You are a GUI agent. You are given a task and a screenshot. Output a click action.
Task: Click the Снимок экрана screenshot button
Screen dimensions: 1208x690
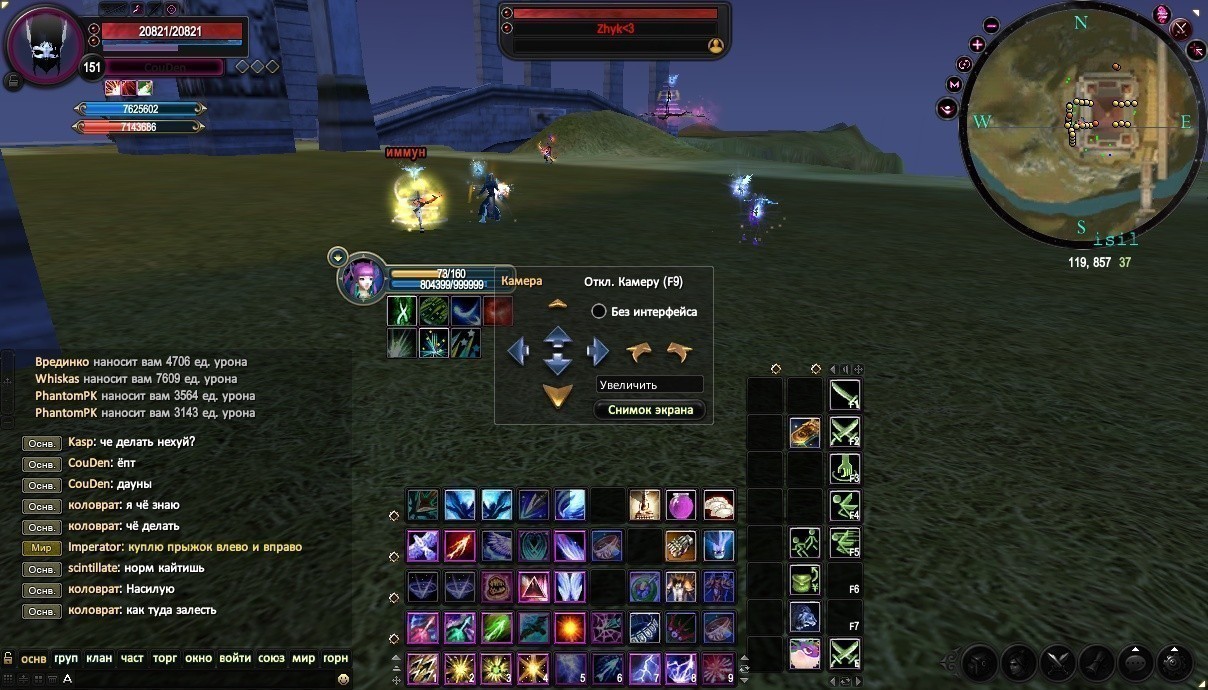pyautogui.click(x=650, y=410)
